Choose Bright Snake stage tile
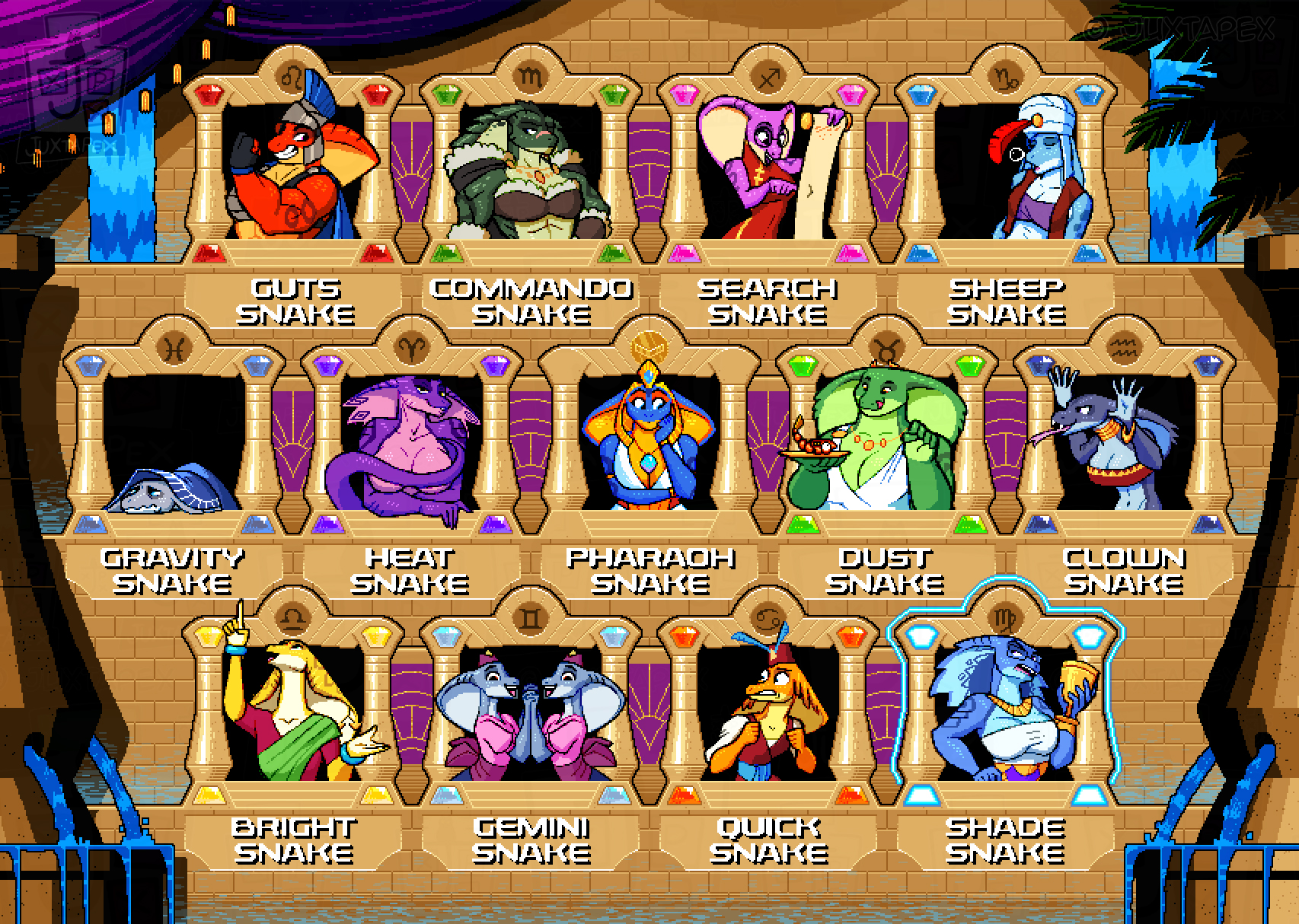This screenshot has width=1299, height=924. [x=295, y=712]
